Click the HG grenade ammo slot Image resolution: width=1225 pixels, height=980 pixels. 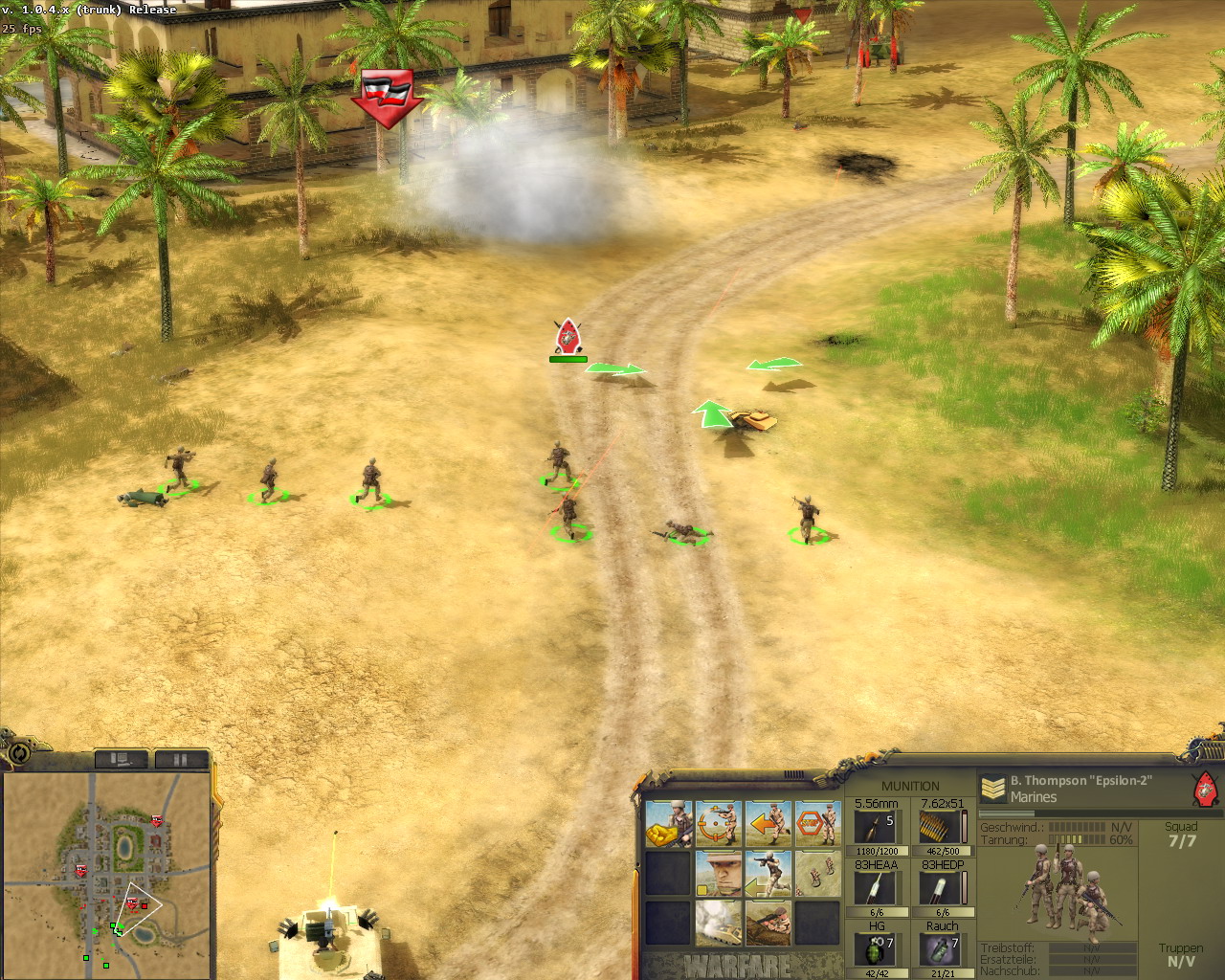coord(876,950)
